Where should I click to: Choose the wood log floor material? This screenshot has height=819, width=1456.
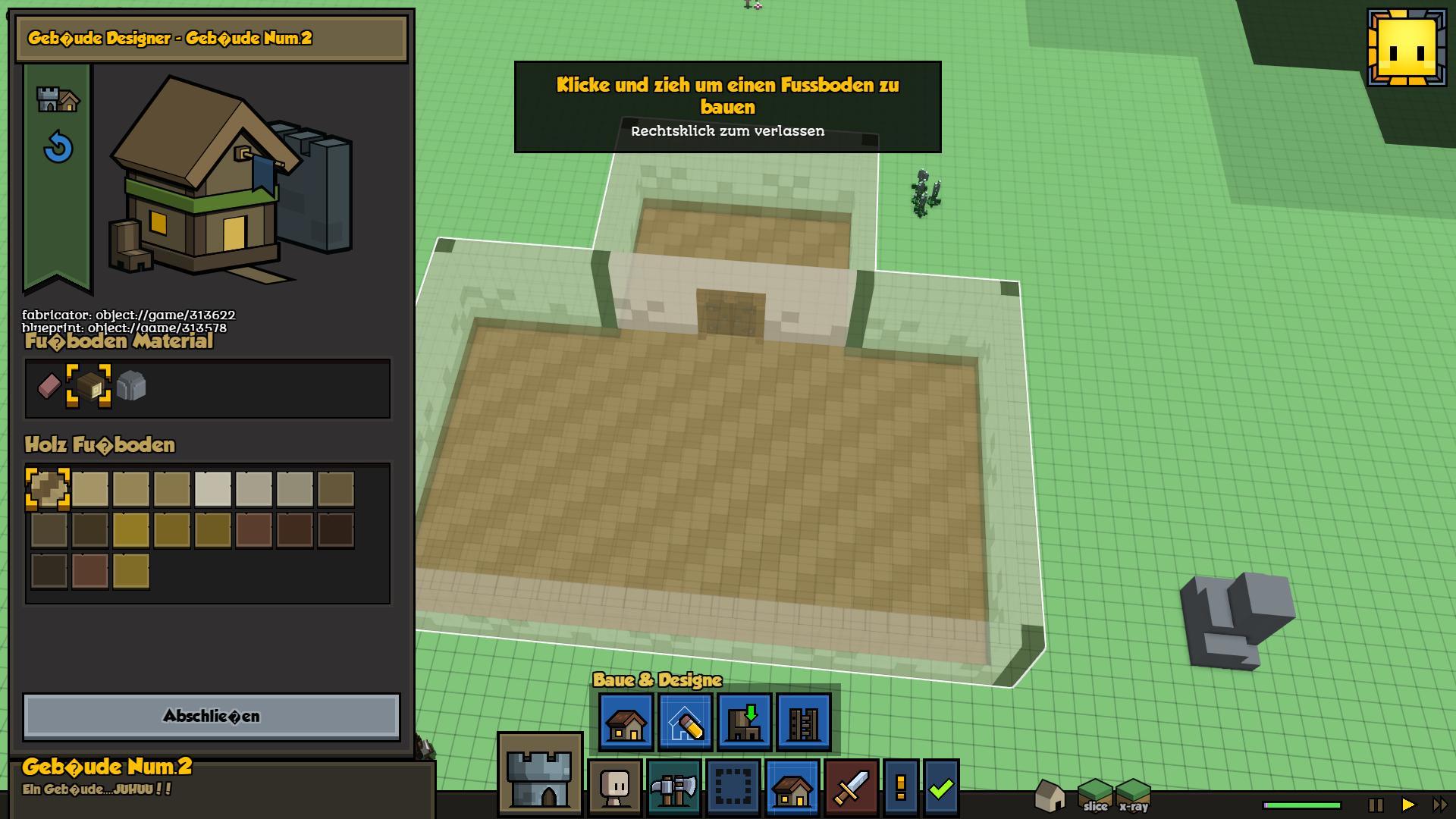[89, 387]
